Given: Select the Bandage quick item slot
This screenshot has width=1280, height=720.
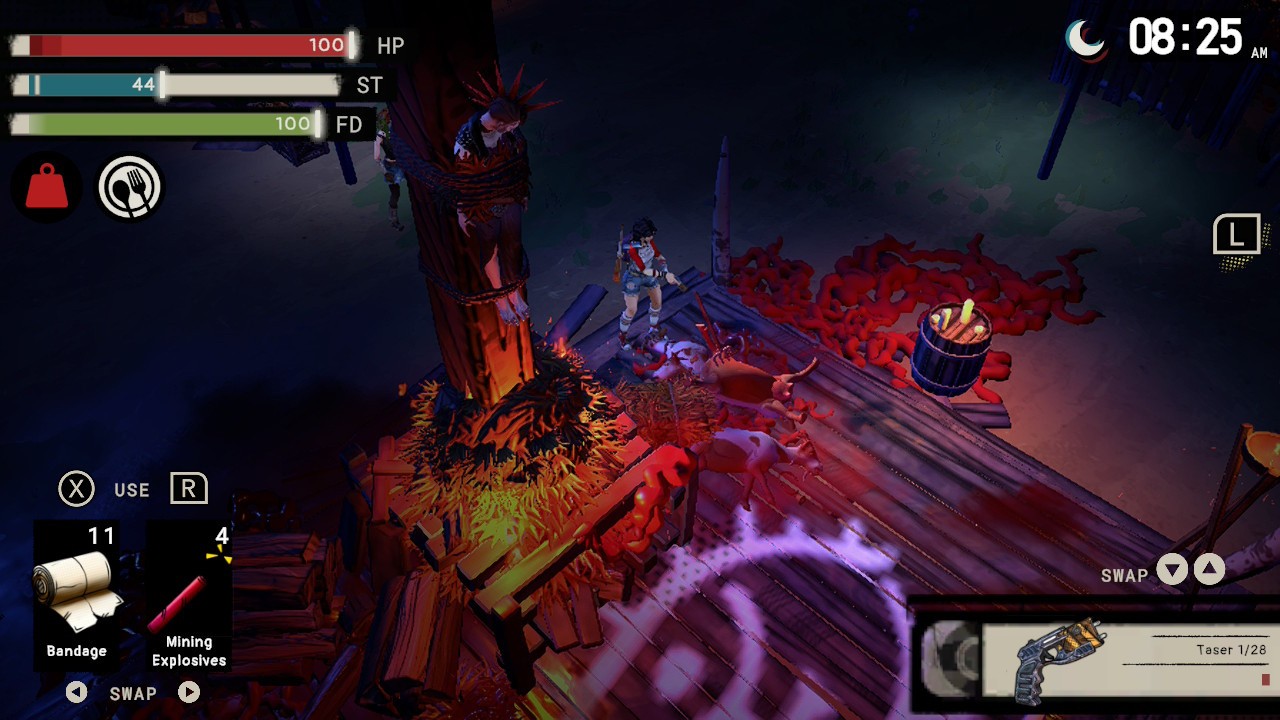Looking at the screenshot, I should 77,594.
